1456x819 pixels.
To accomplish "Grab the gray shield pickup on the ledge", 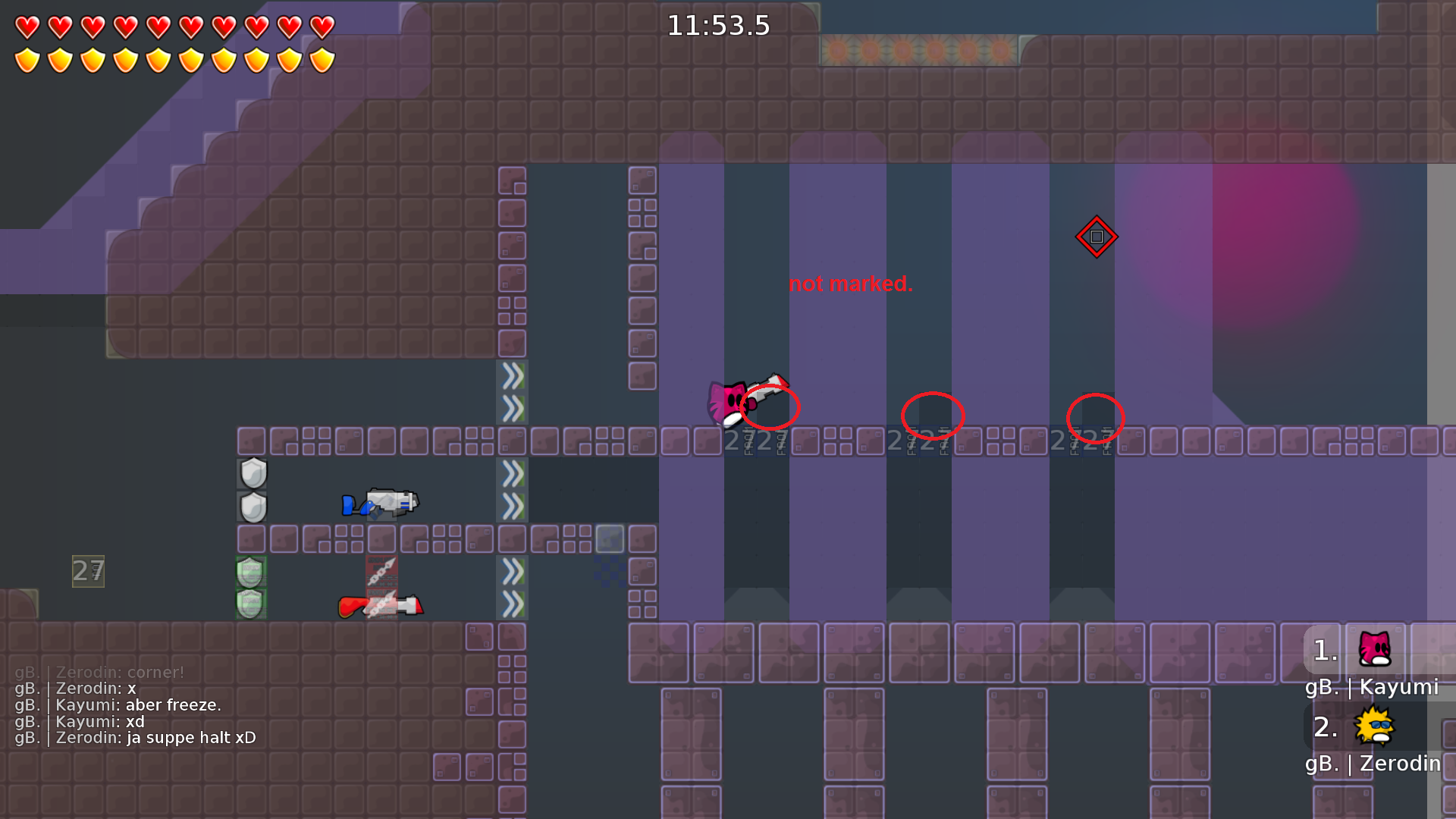I will 251,472.
